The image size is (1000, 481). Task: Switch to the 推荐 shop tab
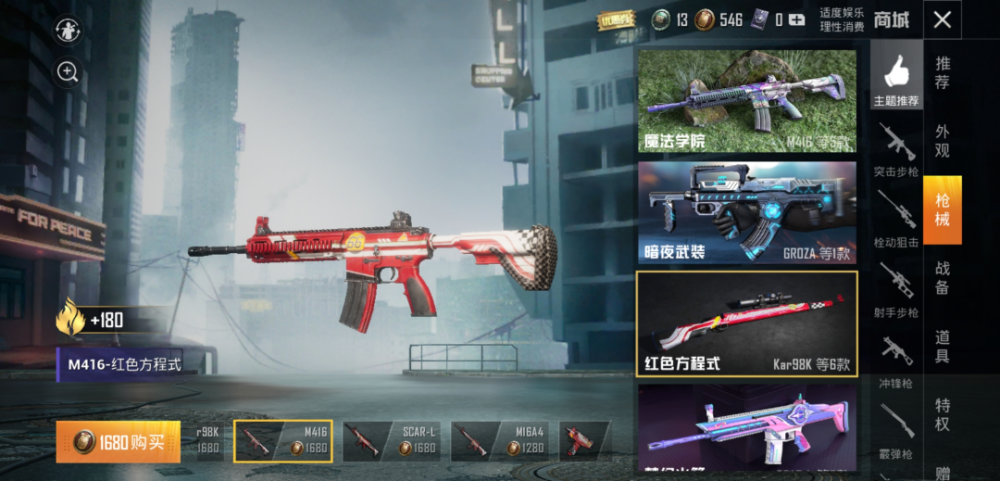(942, 73)
